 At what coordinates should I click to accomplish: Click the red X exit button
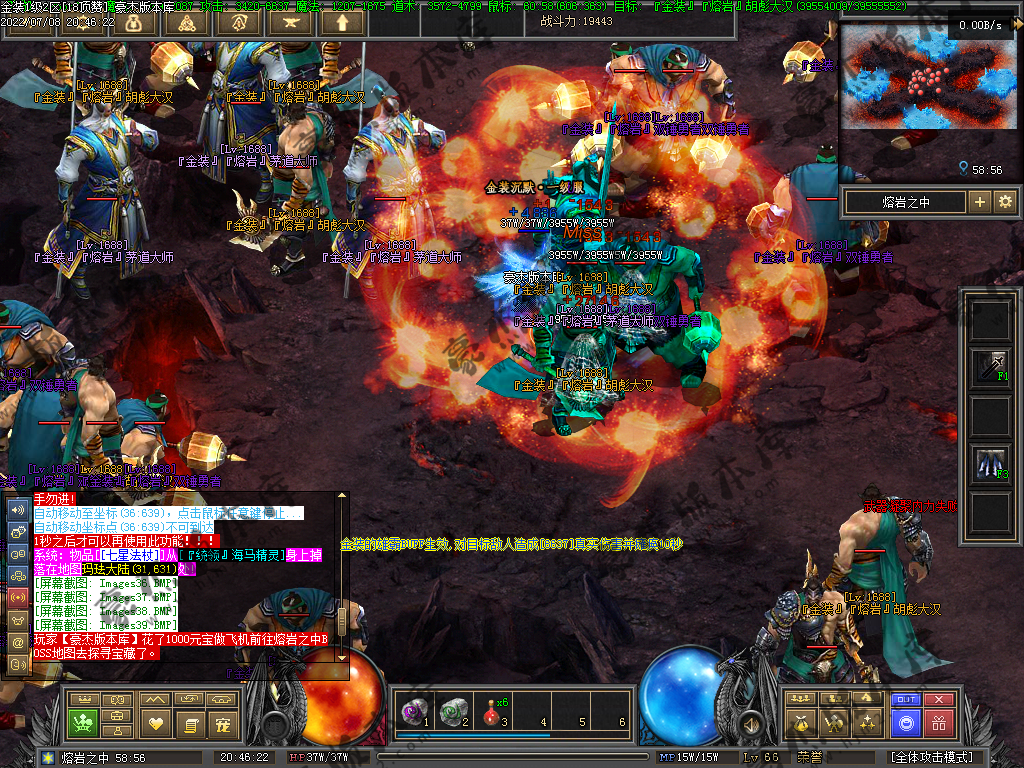[938, 700]
